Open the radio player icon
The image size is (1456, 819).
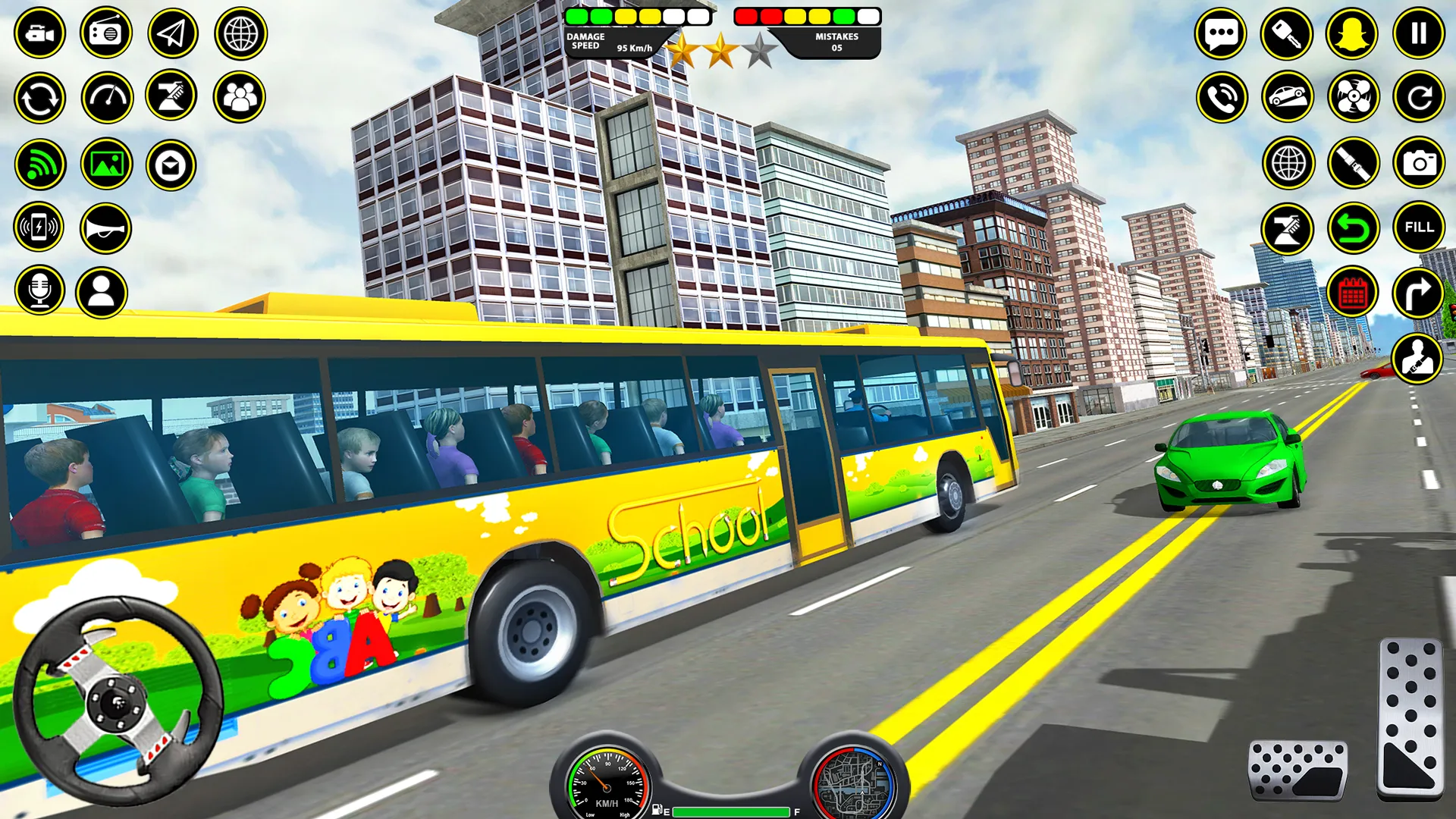107,33
